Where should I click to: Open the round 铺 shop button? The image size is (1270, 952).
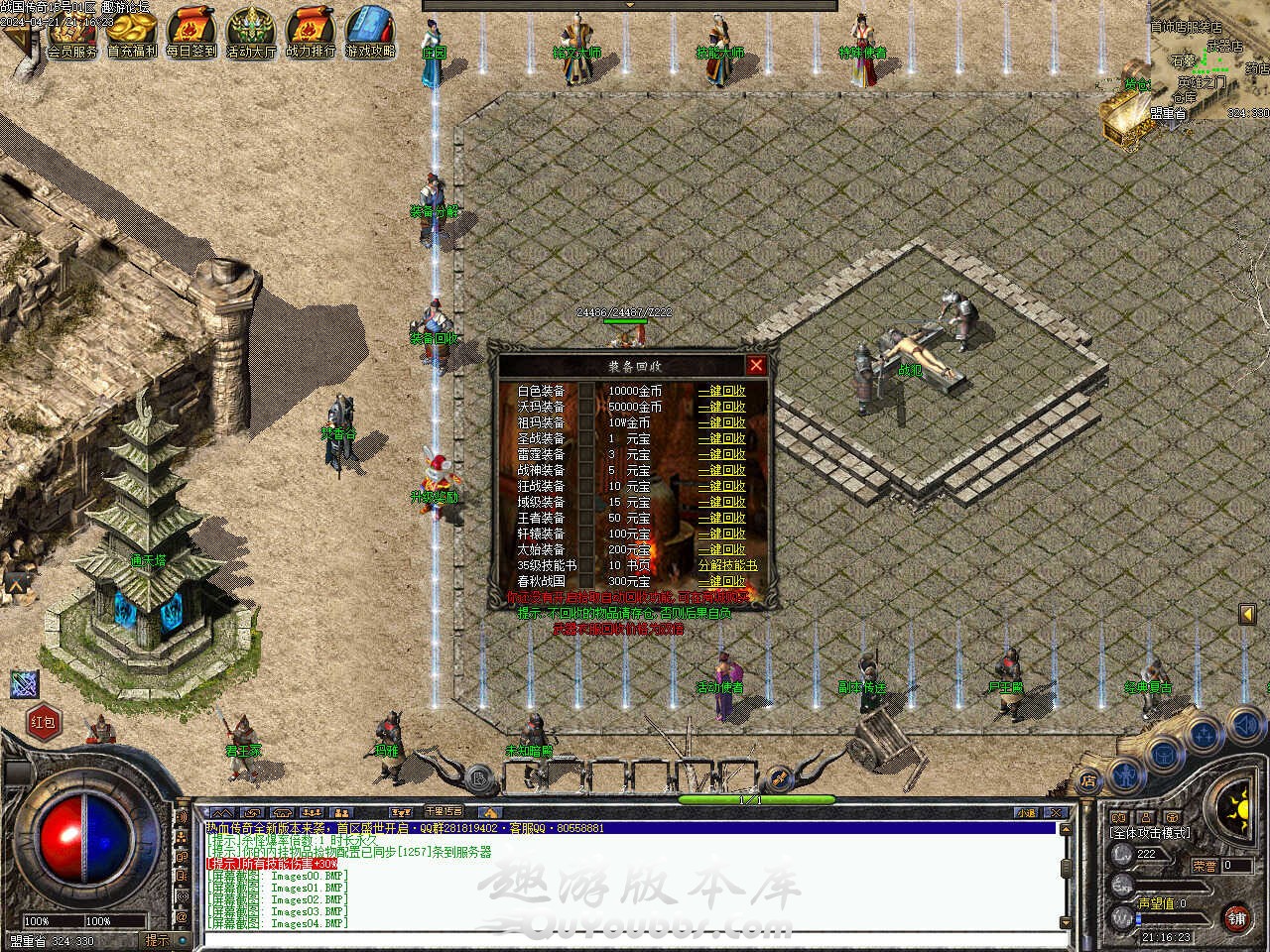tap(1236, 917)
